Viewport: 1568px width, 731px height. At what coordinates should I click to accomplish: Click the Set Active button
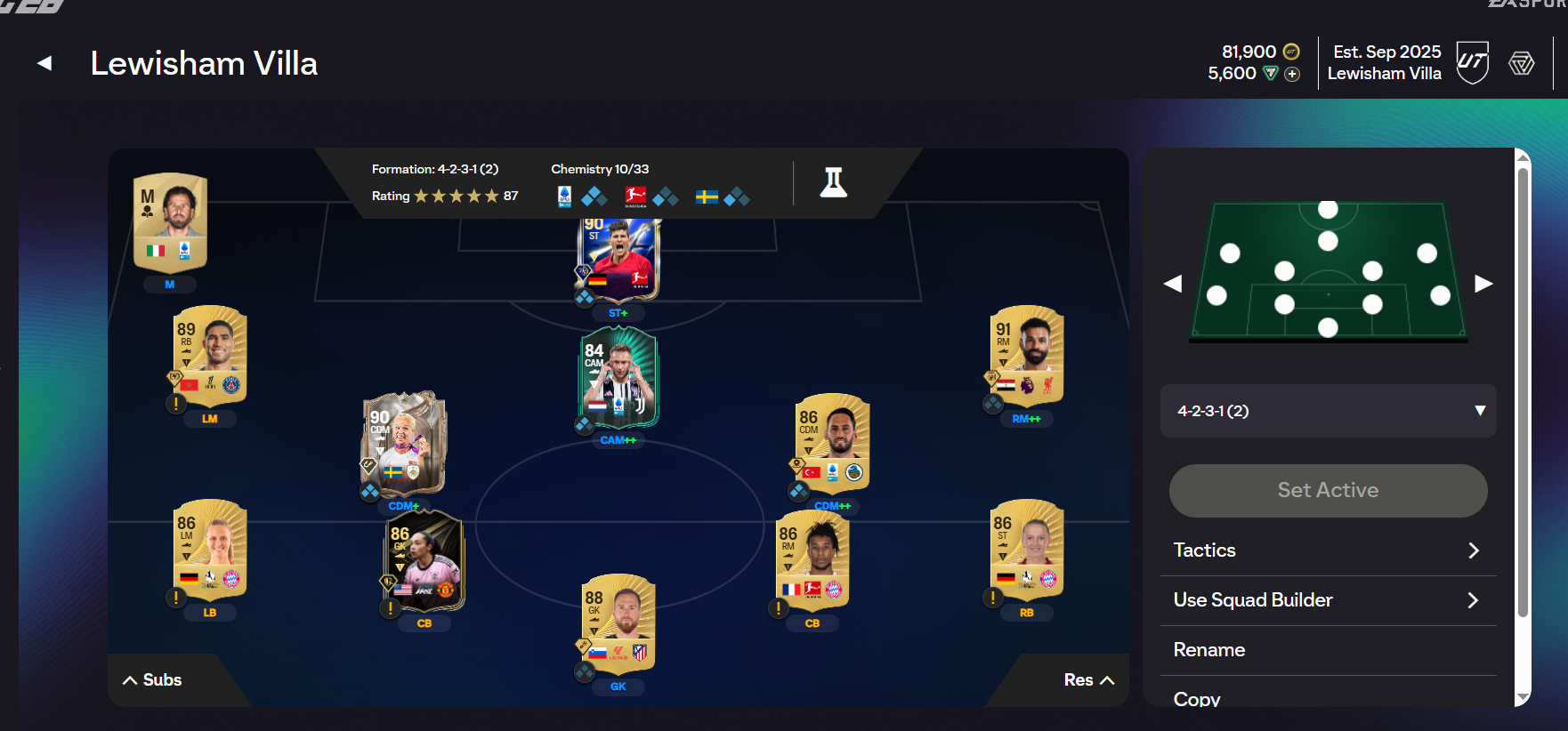[1328, 490]
